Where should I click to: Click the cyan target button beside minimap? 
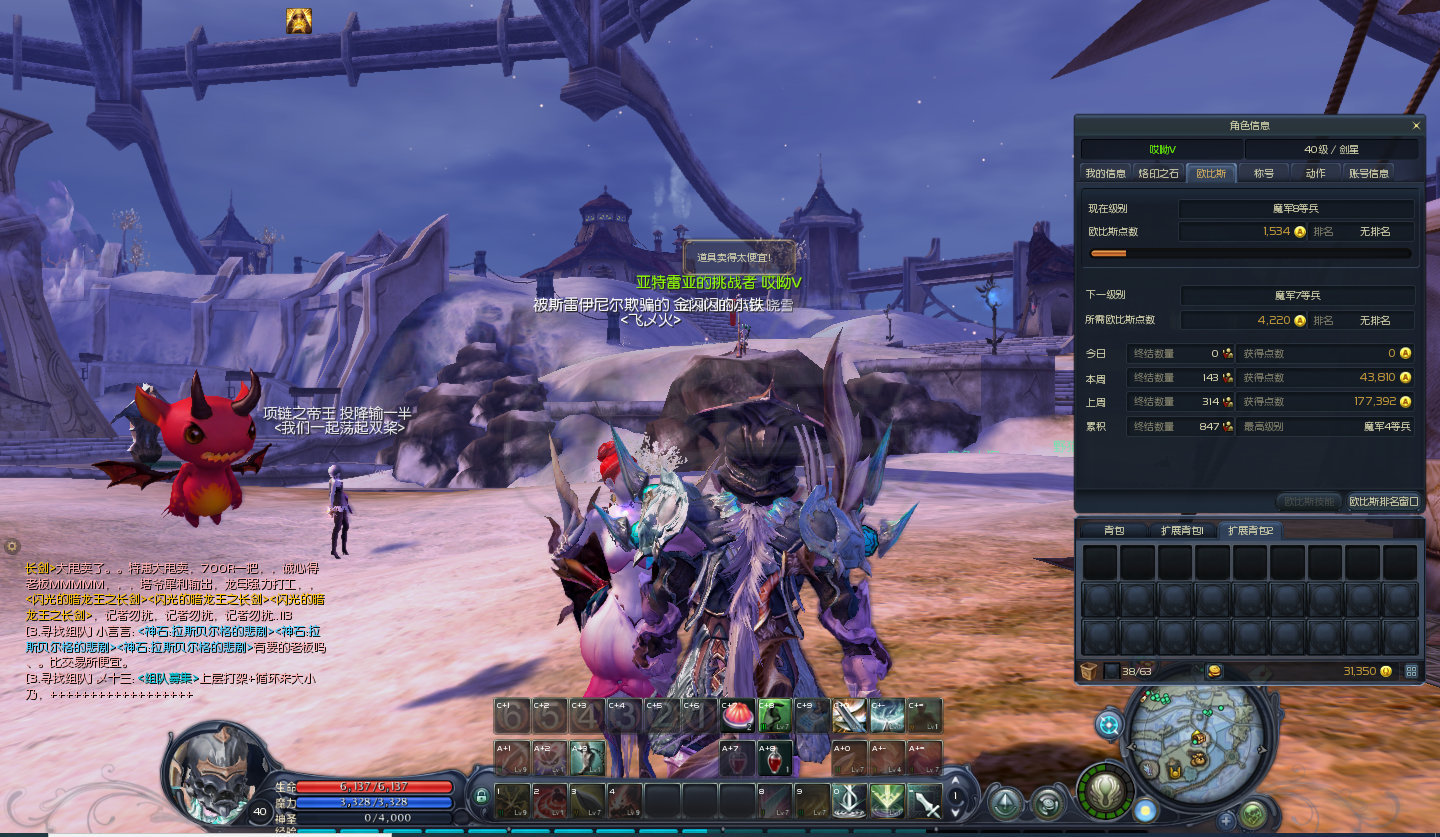(1109, 724)
